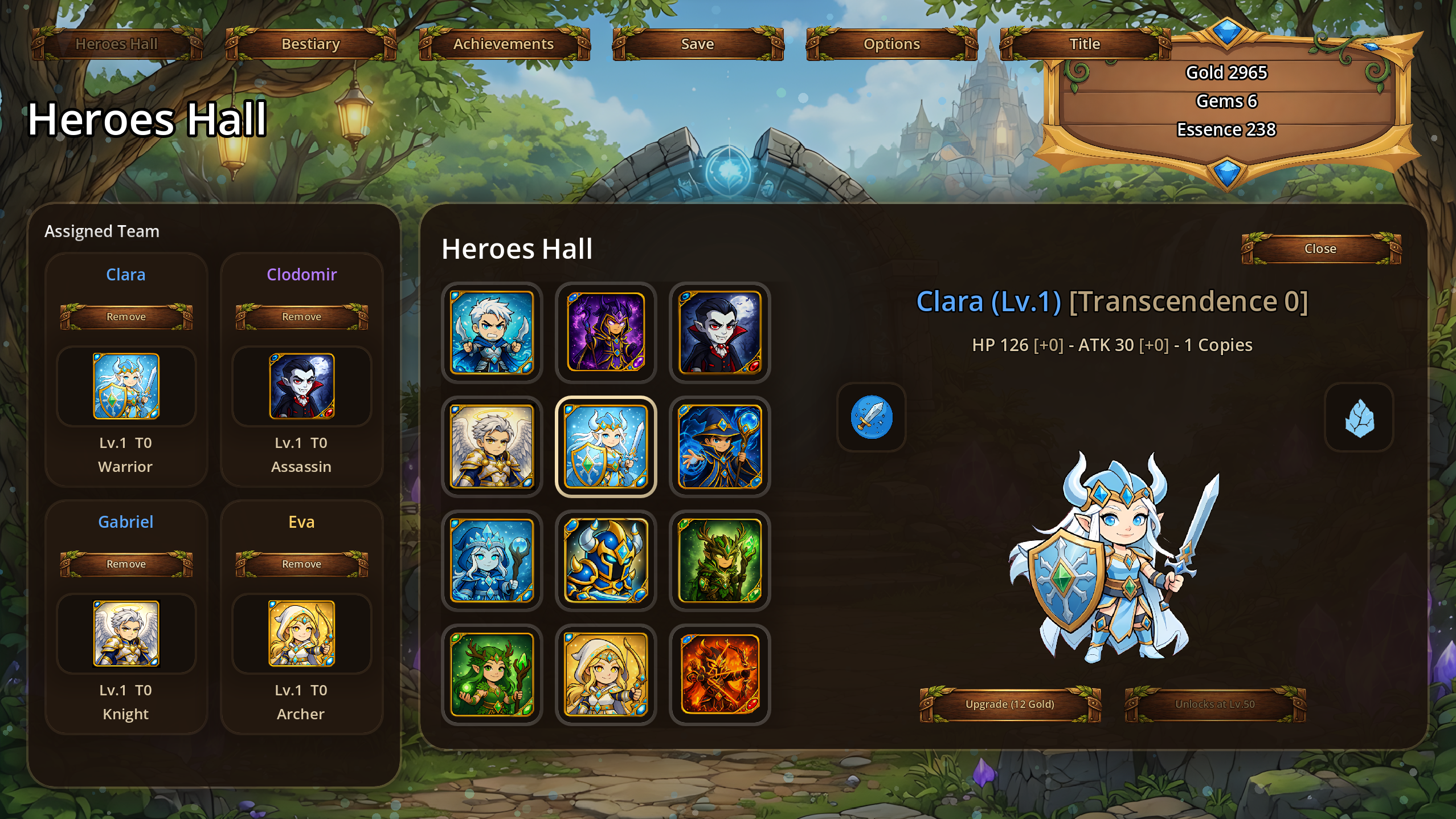
Task: Close the Heroes Hall panel
Action: [x=1322, y=248]
